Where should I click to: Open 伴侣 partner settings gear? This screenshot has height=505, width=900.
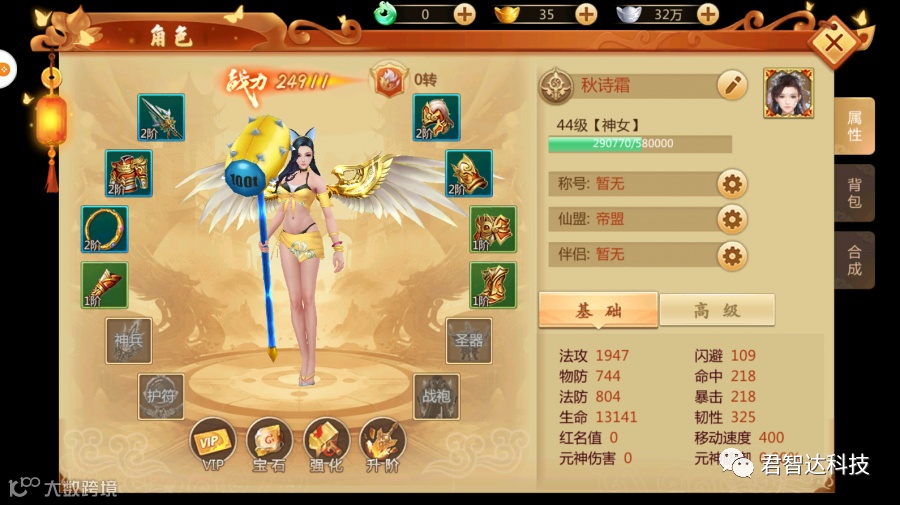pyautogui.click(x=732, y=255)
